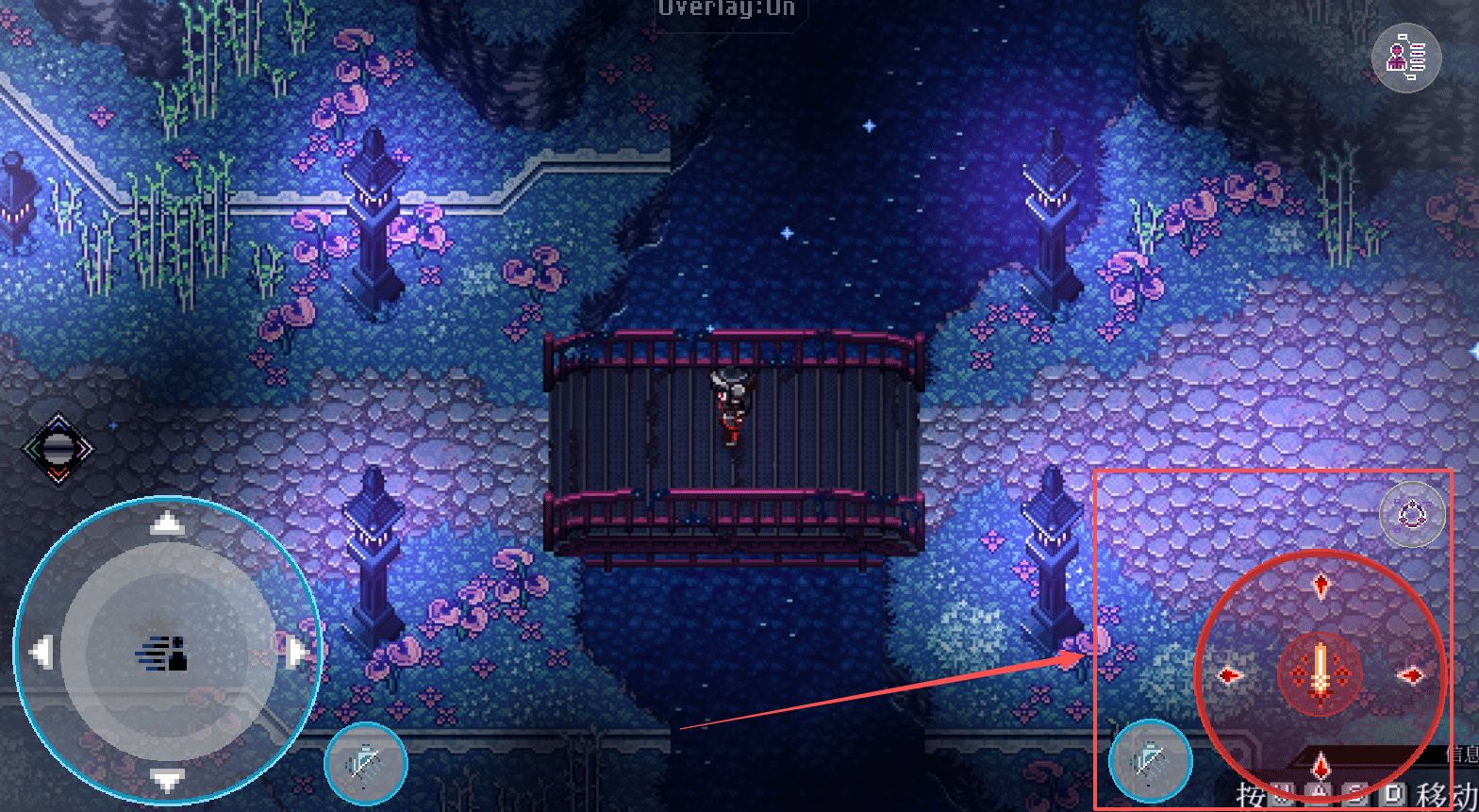Tap the bow icon beside the red attack pad

(1151, 760)
